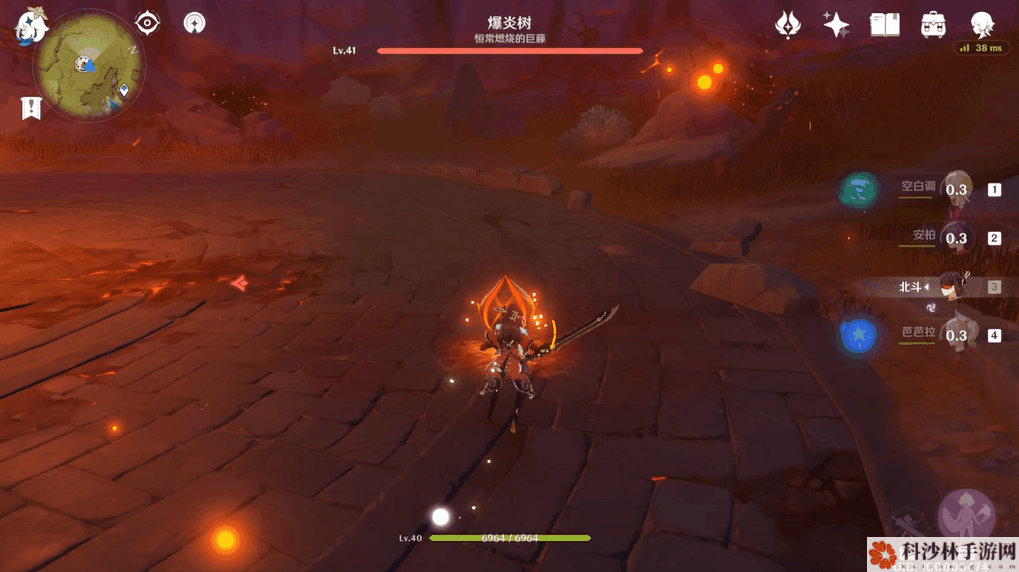
Task: Open the character screen icon
Action: (982, 24)
